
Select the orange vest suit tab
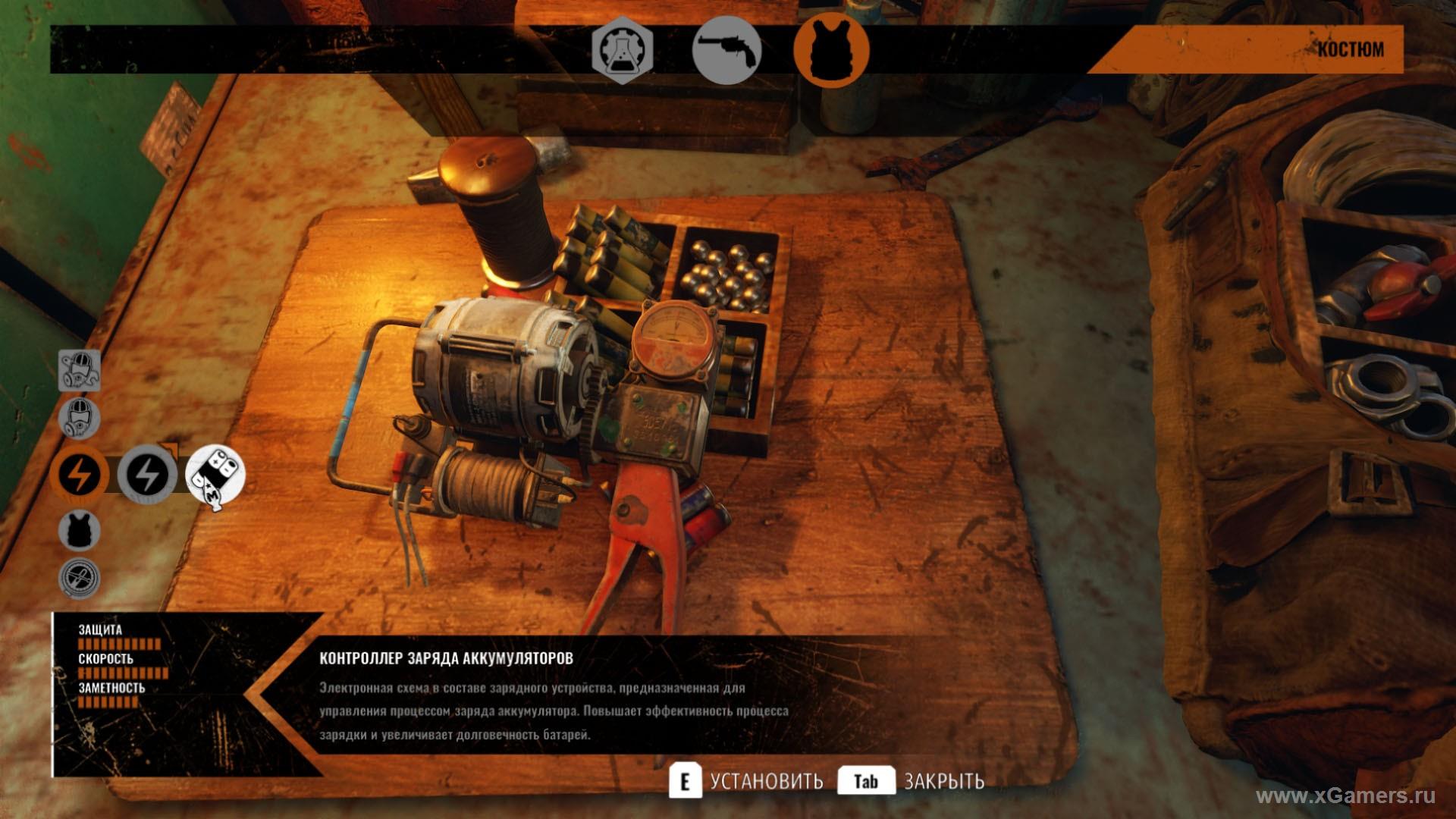(831, 50)
